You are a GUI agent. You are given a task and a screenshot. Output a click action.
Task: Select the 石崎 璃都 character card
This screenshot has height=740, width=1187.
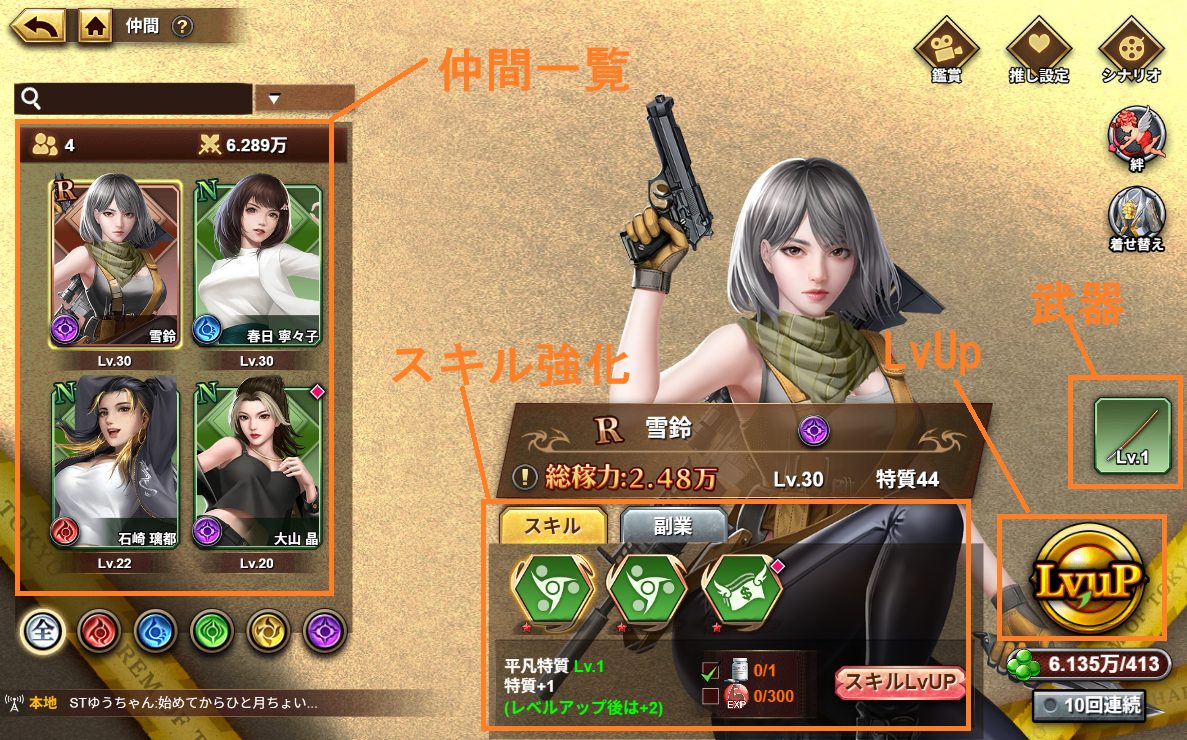[x=115, y=462]
